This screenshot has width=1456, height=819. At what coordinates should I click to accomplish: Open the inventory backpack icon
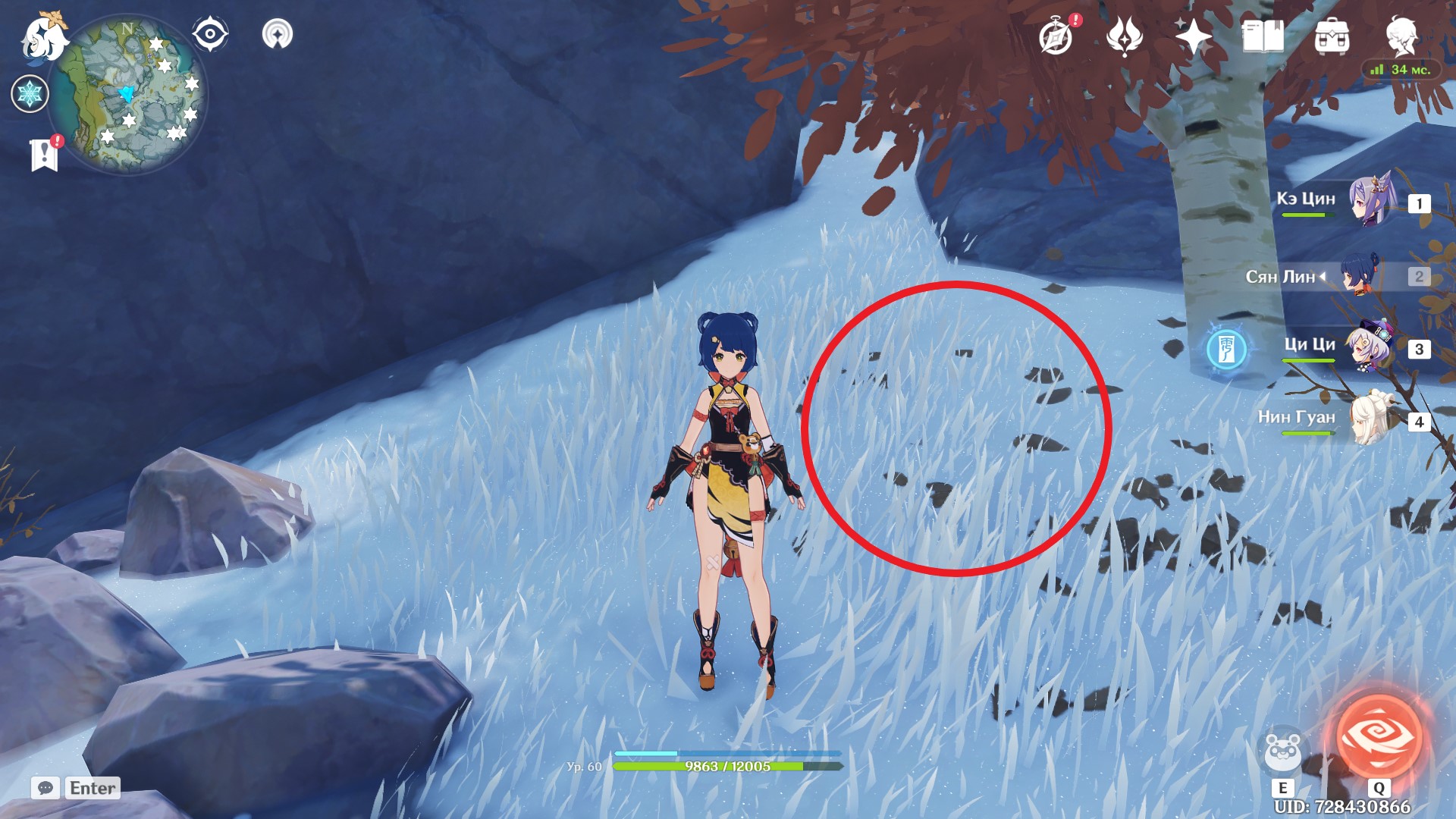(1333, 33)
